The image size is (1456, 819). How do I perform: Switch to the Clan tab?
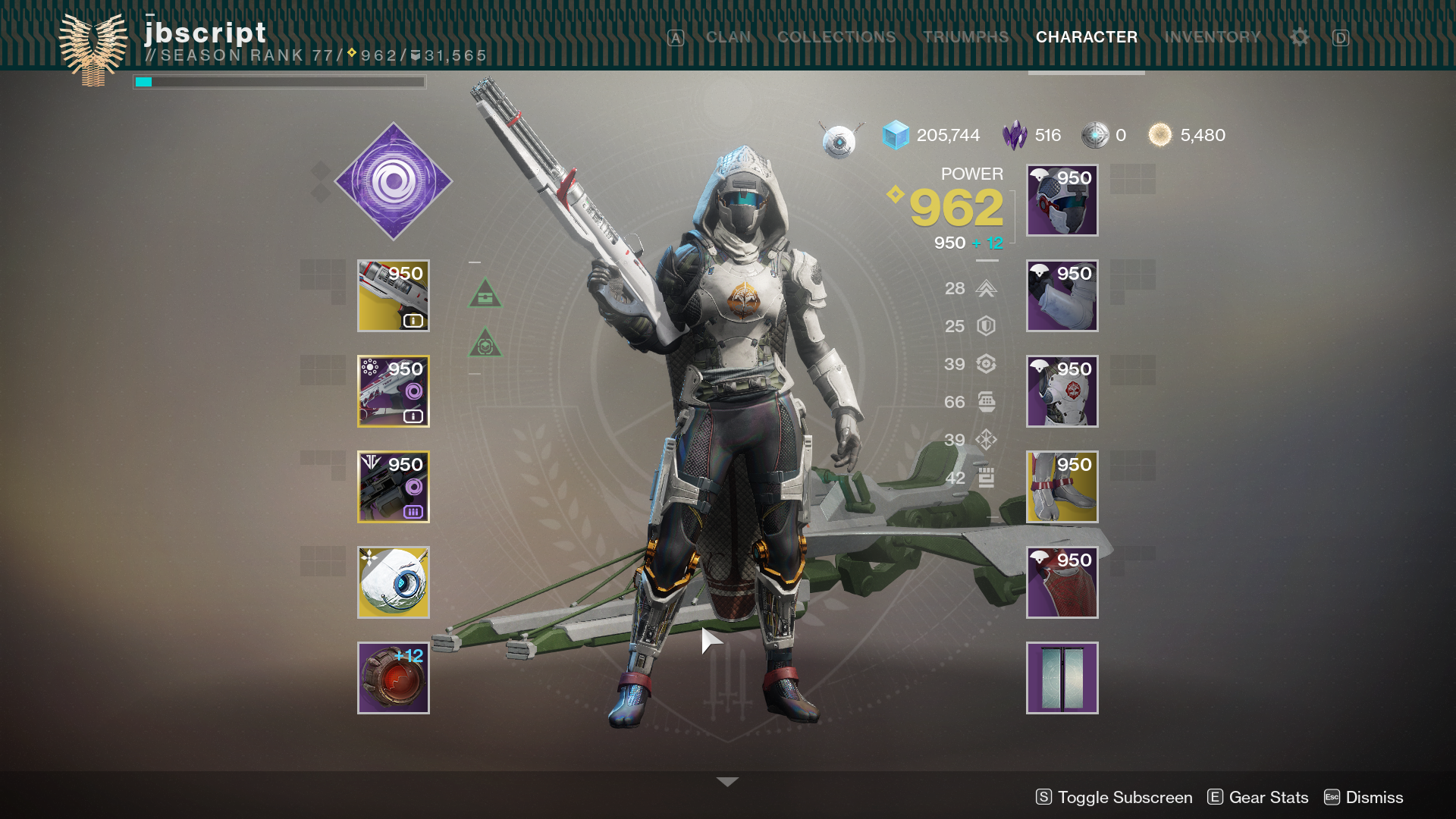click(x=728, y=37)
